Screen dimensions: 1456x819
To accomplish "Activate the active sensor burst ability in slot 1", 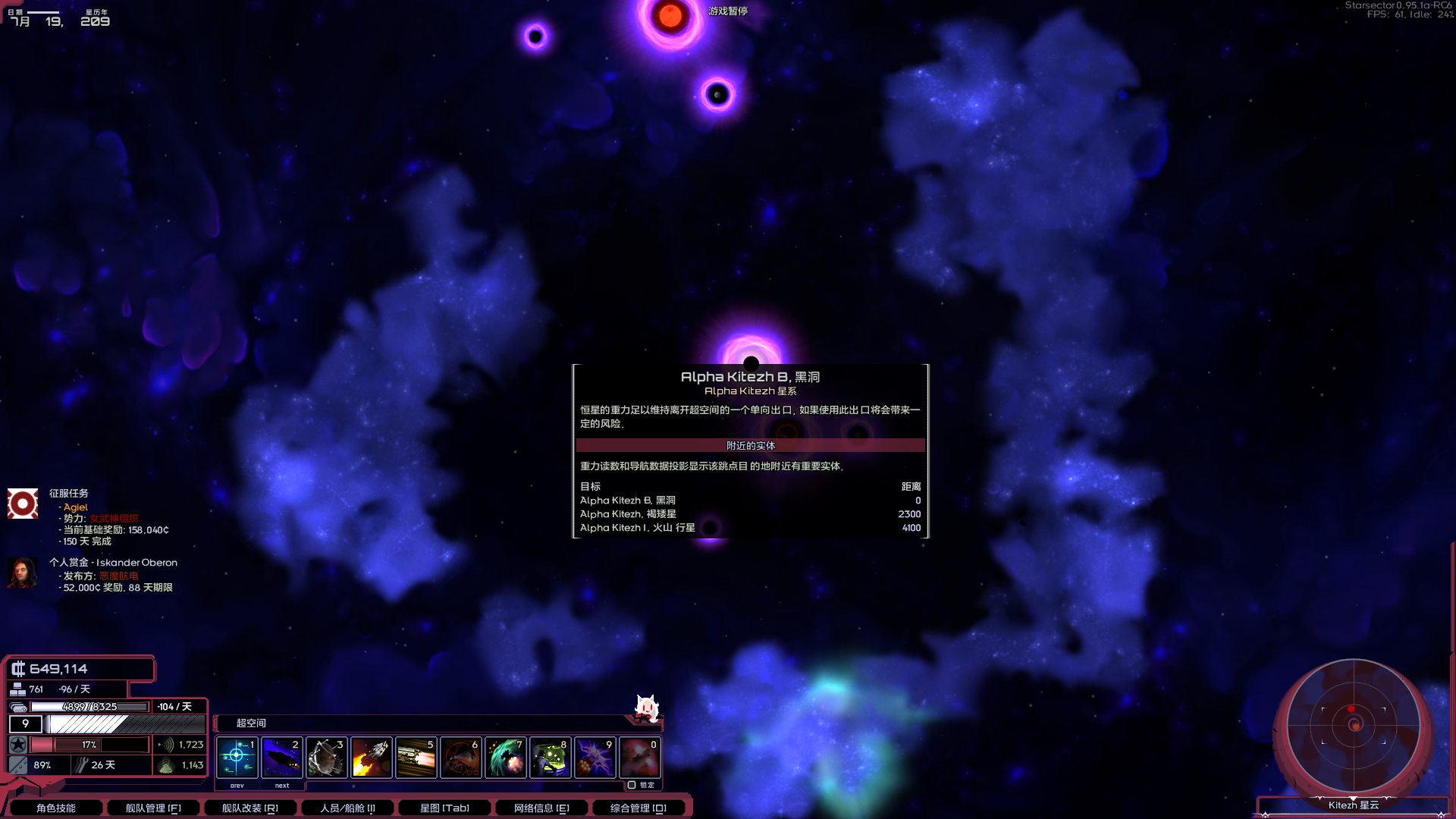I will click(237, 757).
